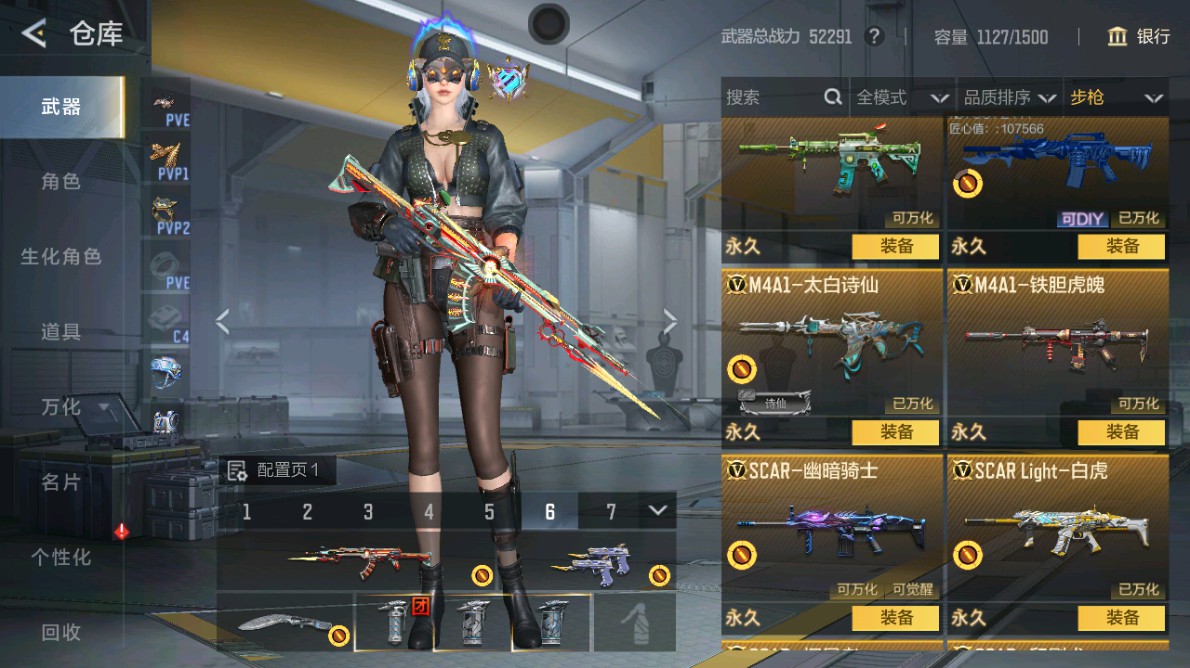This screenshot has width=1190, height=668.
Task: Equip the M4A1-铁胆虎魄 rifle
Action: [1122, 432]
